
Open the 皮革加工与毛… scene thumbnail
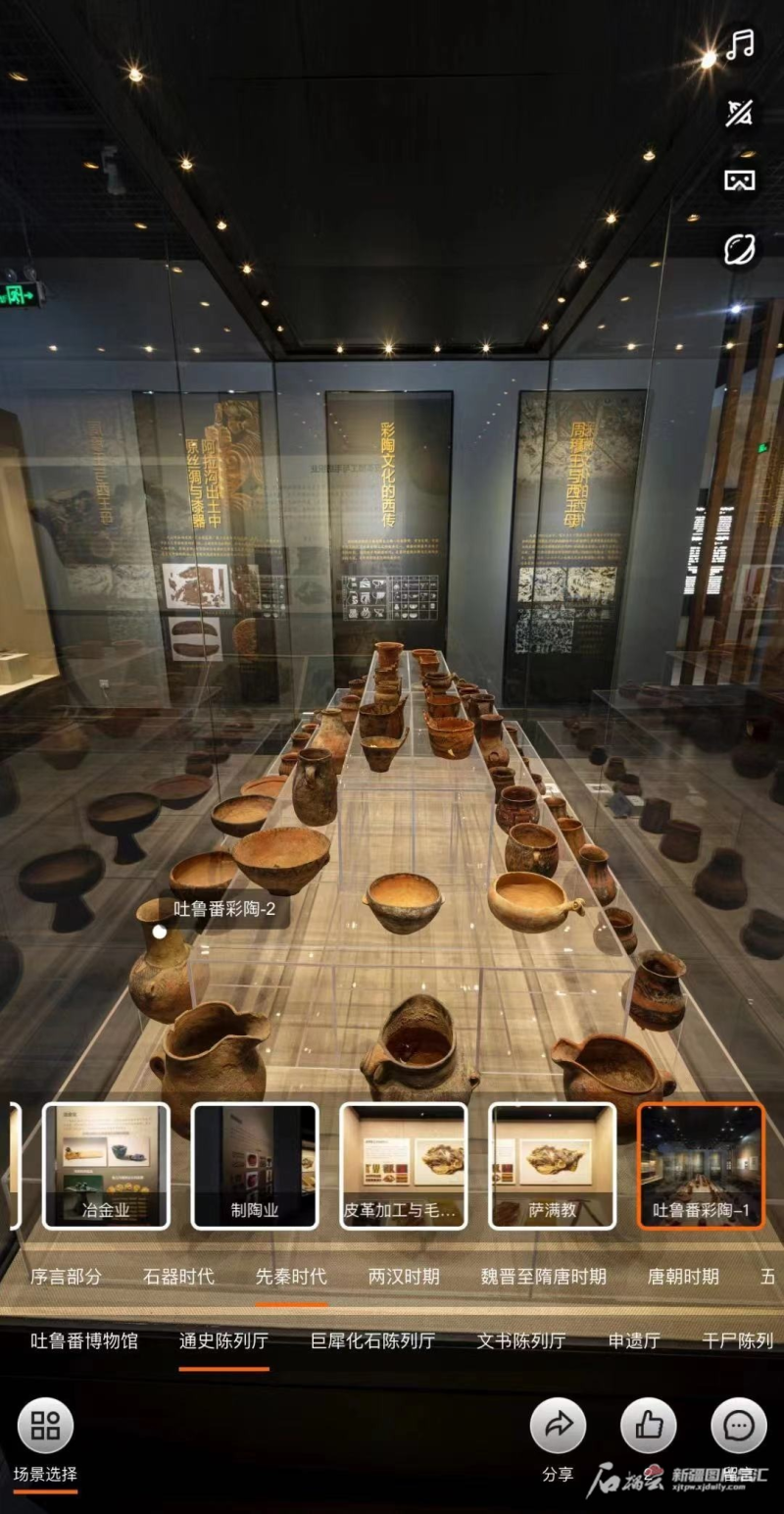coord(403,1166)
